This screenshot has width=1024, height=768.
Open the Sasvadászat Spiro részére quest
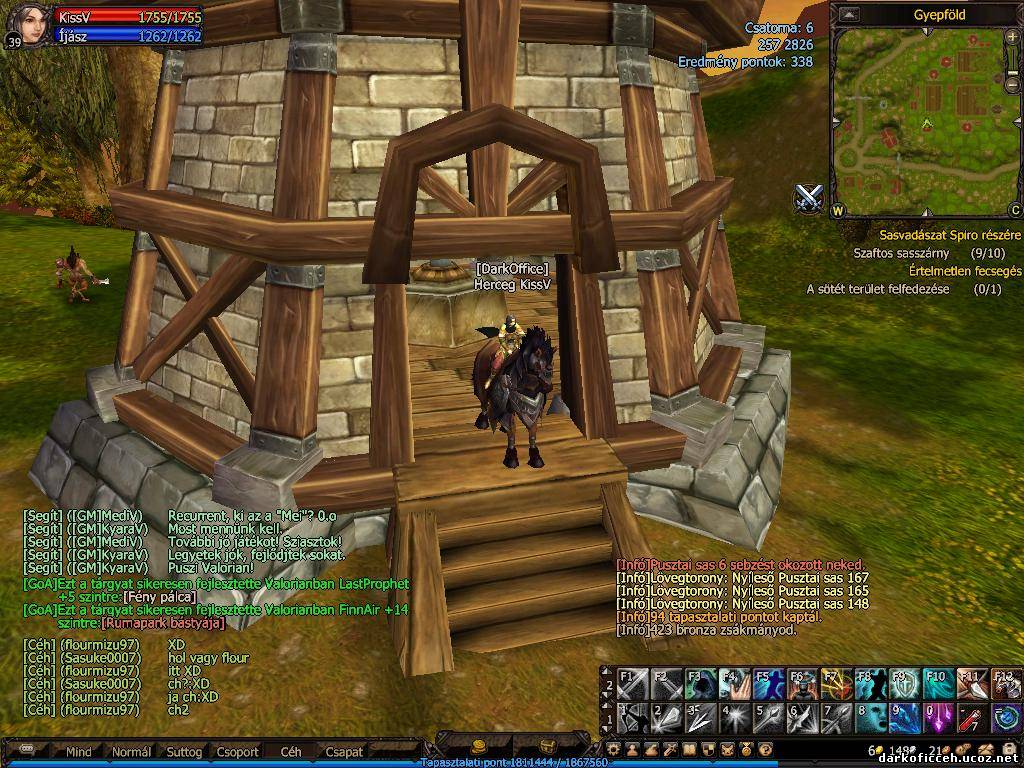[950, 235]
